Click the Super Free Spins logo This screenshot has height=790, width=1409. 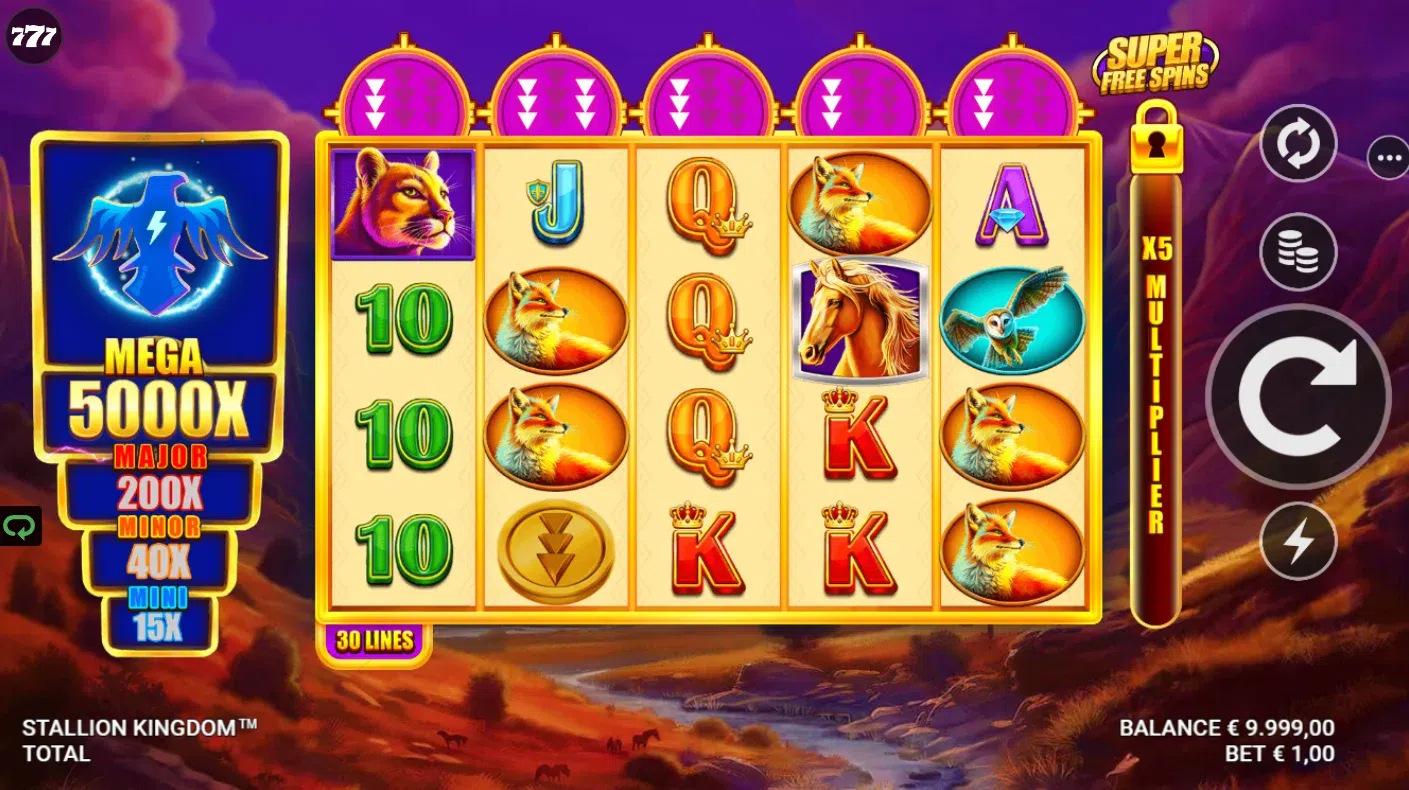pyautogui.click(x=1155, y=63)
